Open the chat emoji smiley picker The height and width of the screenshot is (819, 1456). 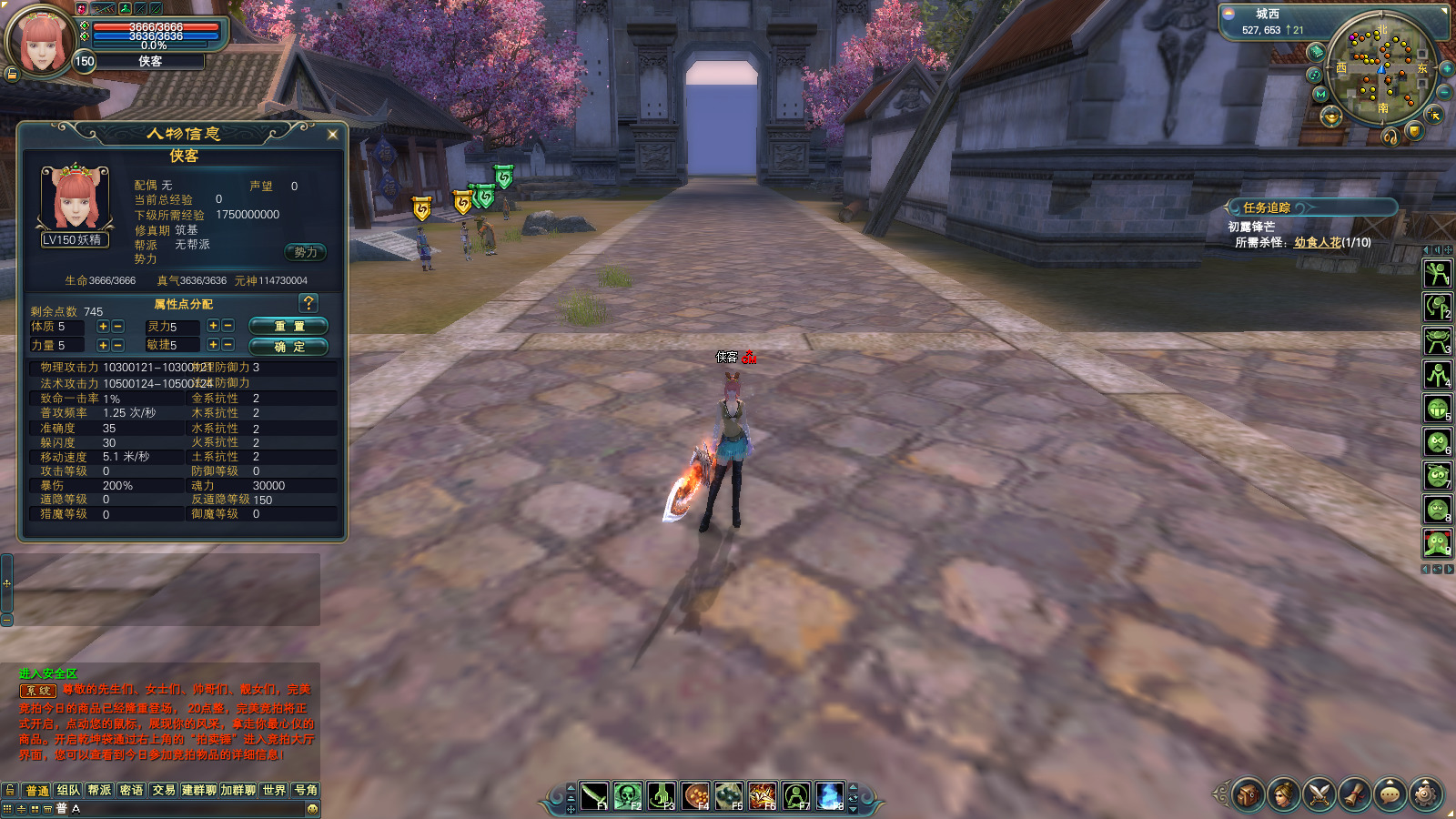click(312, 809)
